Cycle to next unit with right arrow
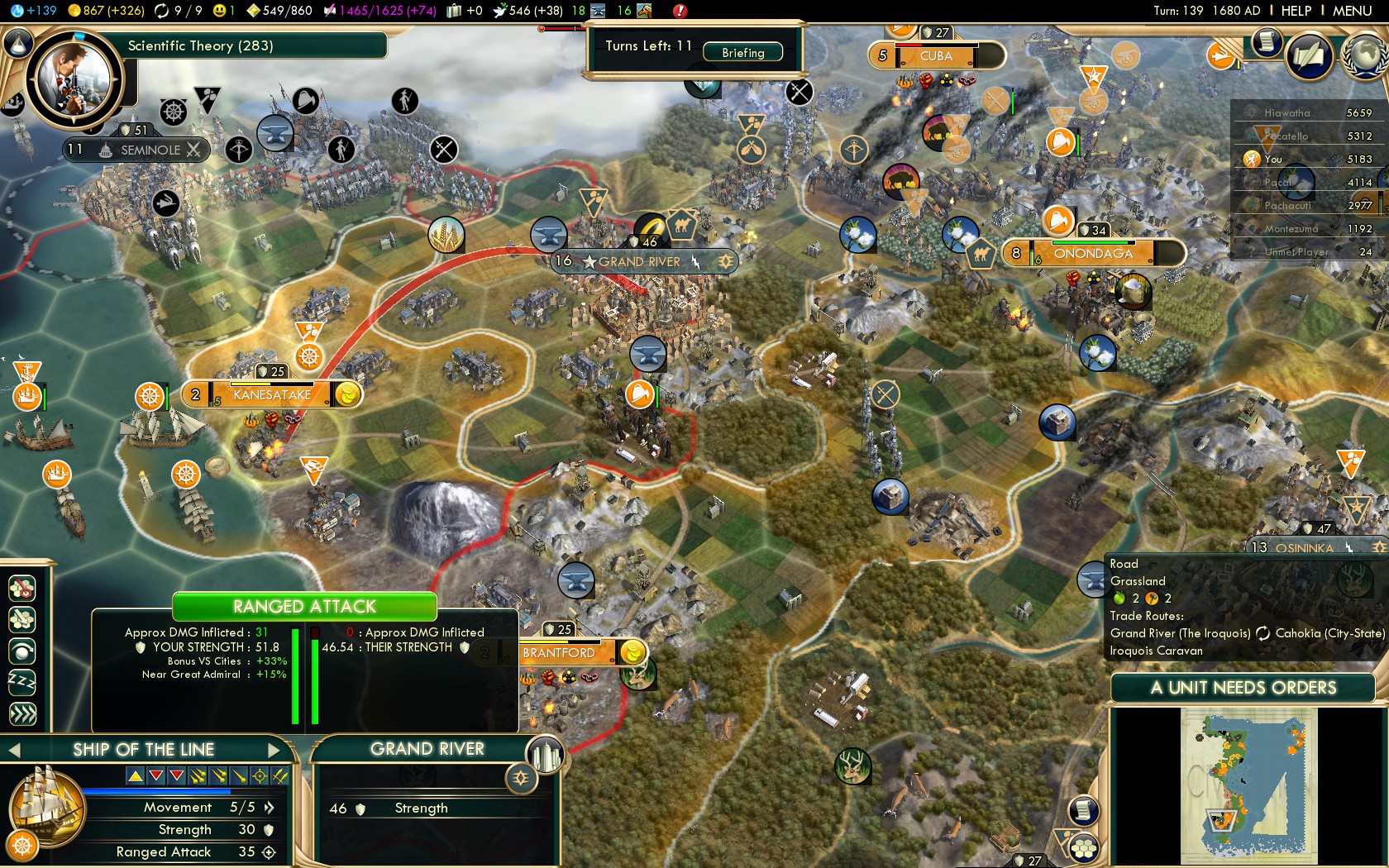This screenshot has width=1389, height=868. (x=275, y=749)
